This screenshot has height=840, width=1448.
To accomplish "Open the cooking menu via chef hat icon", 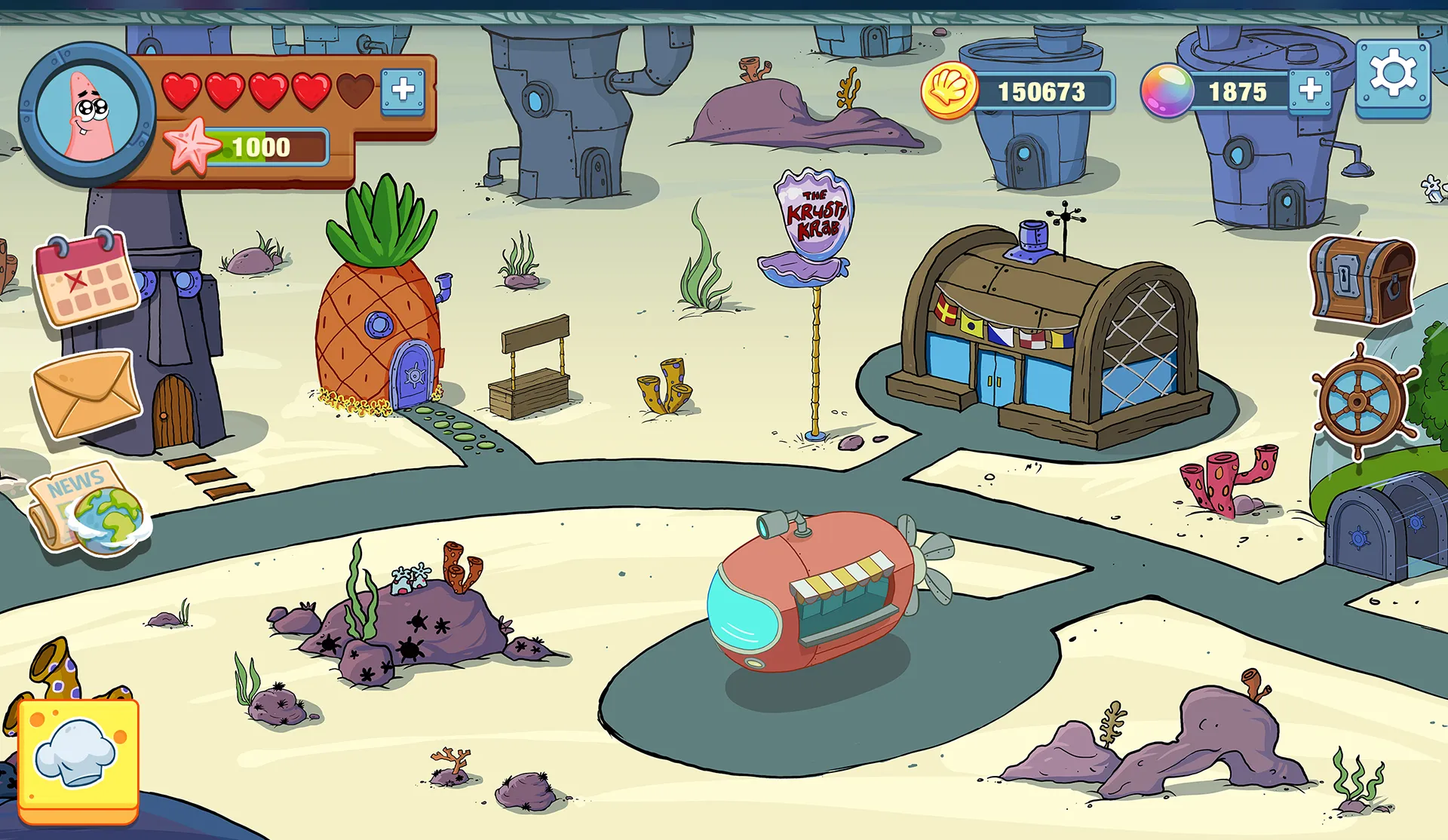I will pos(78,756).
